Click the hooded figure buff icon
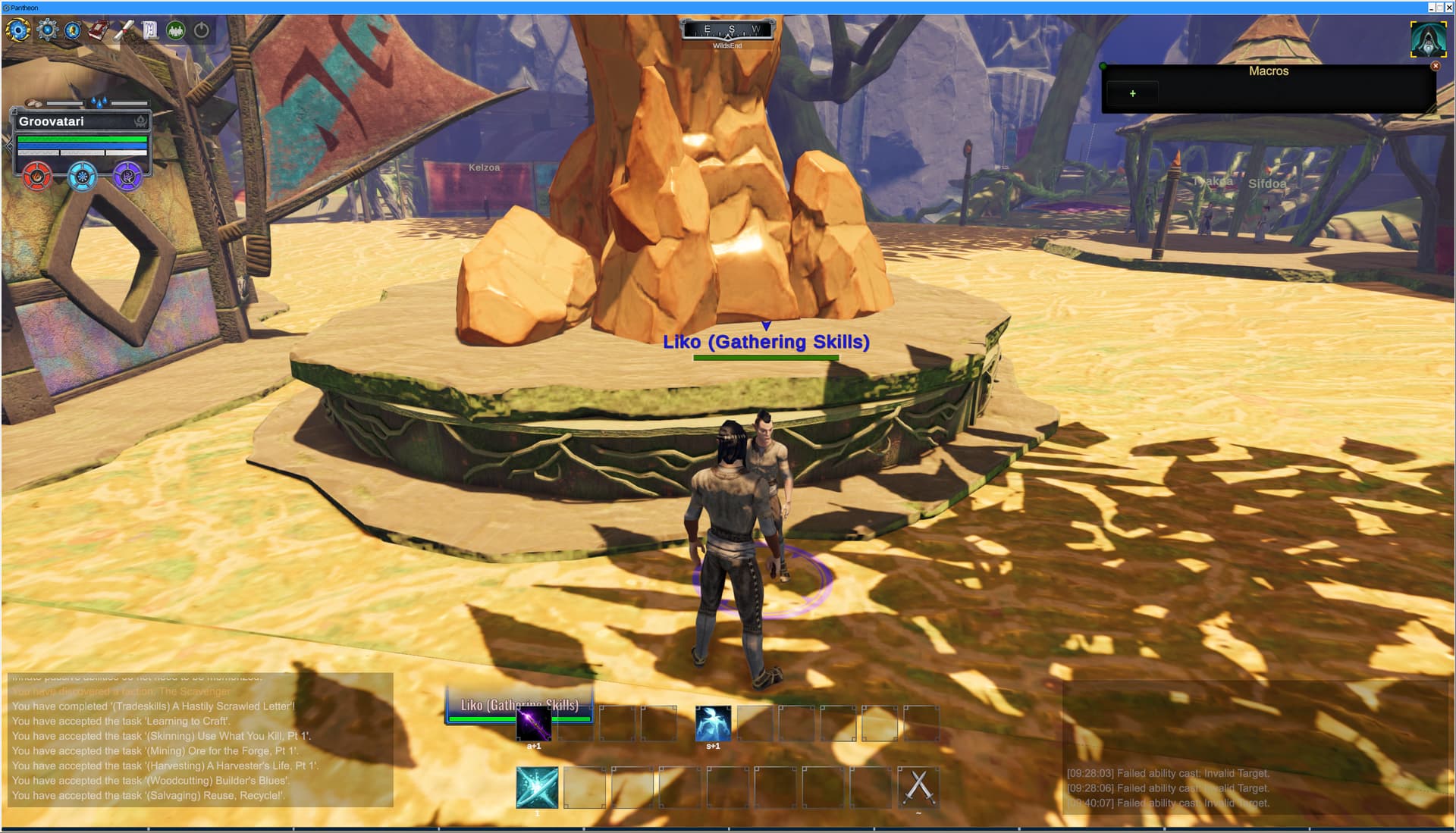This screenshot has height=833, width=1456. [x=1428, y=39]
